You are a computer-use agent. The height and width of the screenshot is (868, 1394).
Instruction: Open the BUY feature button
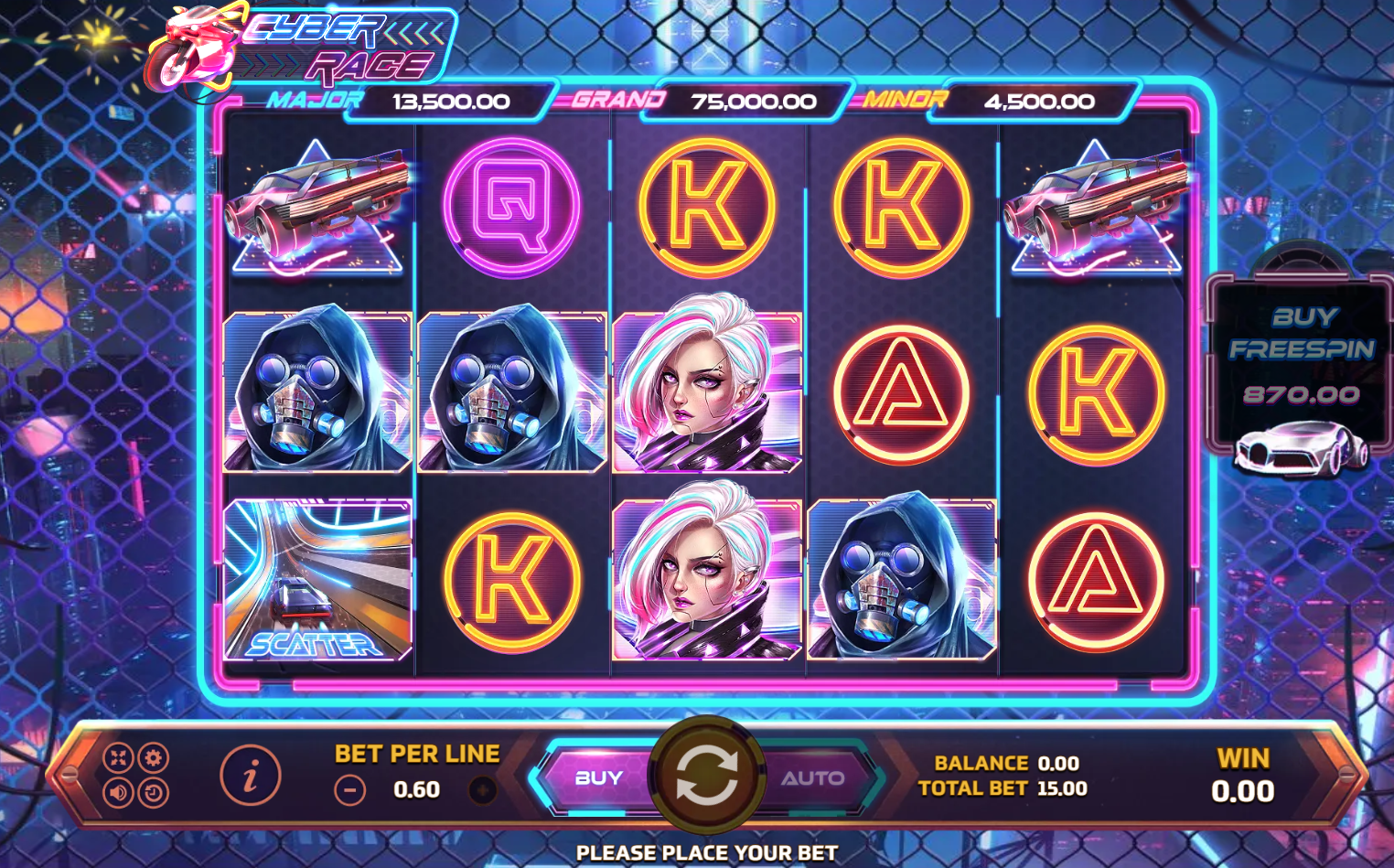pyautogui.click(x=598, y=778)
